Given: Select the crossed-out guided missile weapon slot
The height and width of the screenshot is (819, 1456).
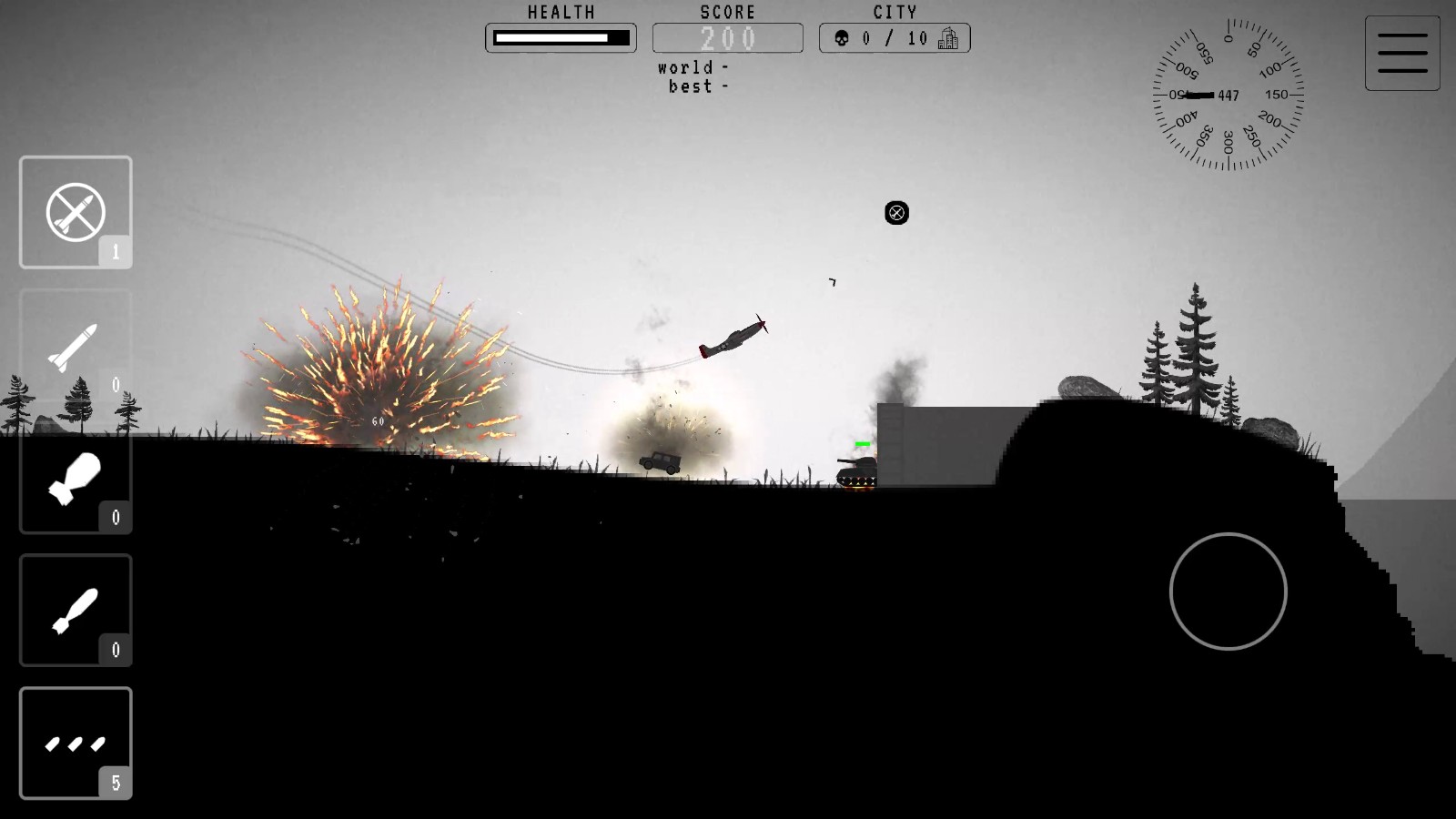Looking at the screenshot, I should click(76, 211).
